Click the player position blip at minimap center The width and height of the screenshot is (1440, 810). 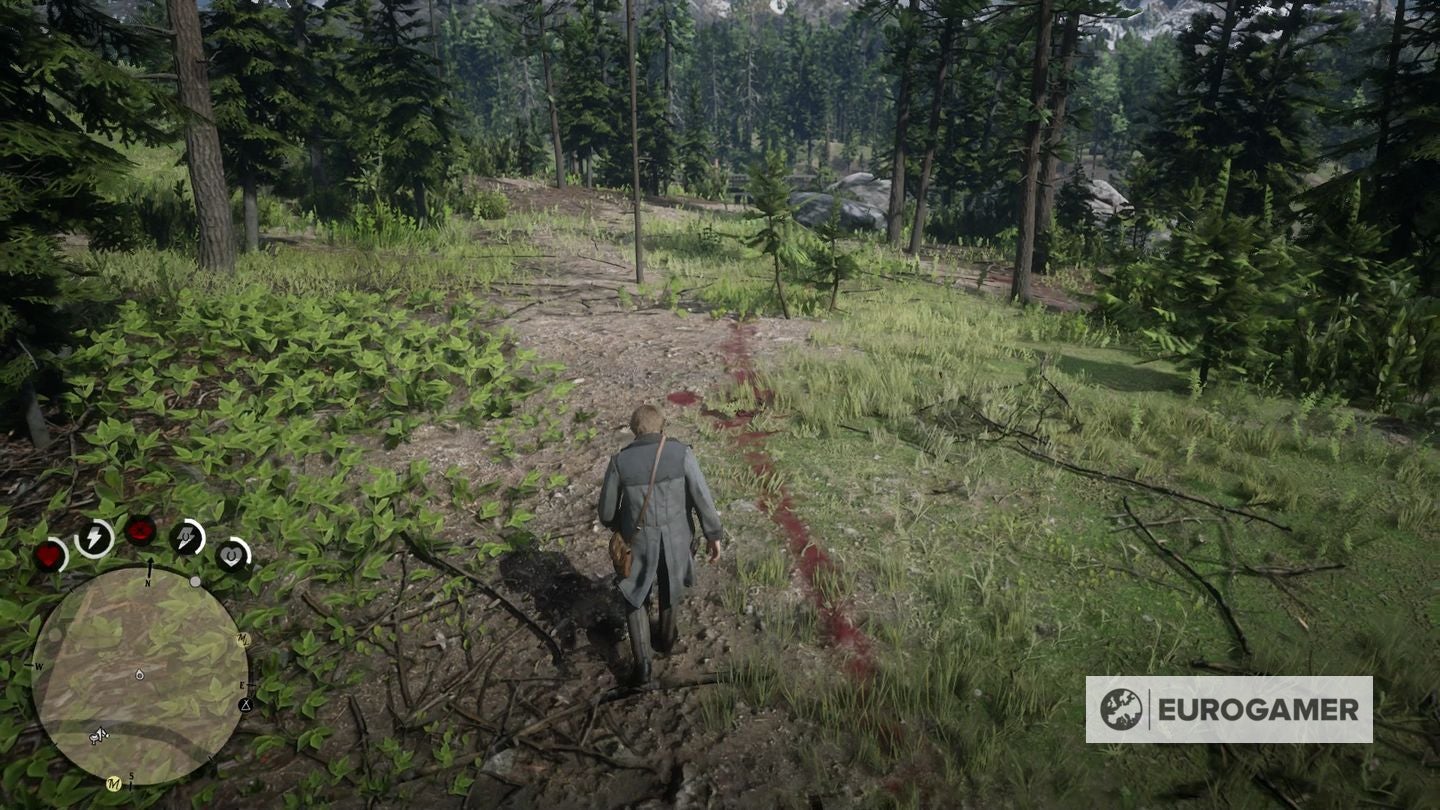click(x=139, y=674)
